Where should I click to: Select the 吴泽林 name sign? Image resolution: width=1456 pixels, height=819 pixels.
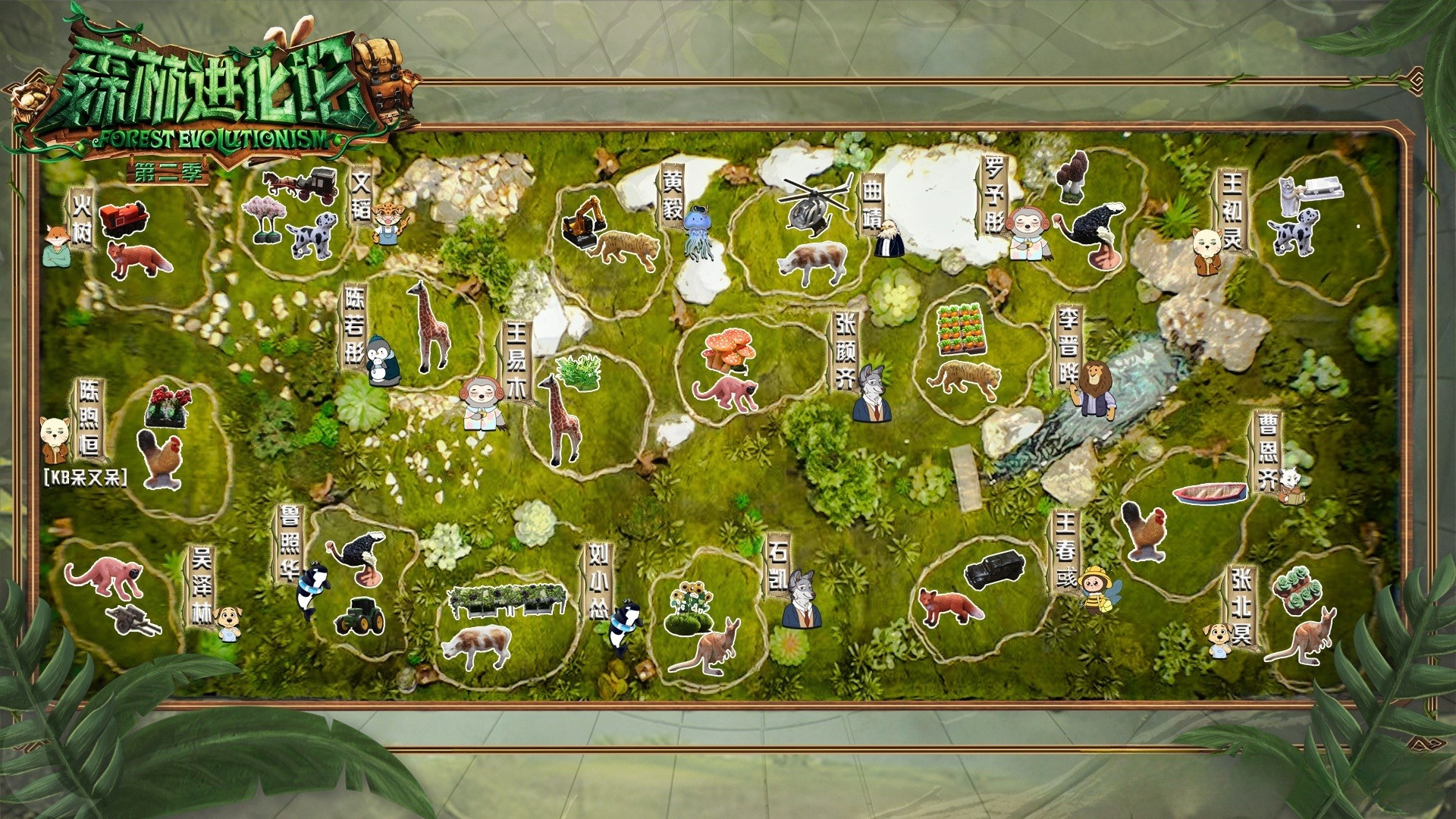click(201, 585)
